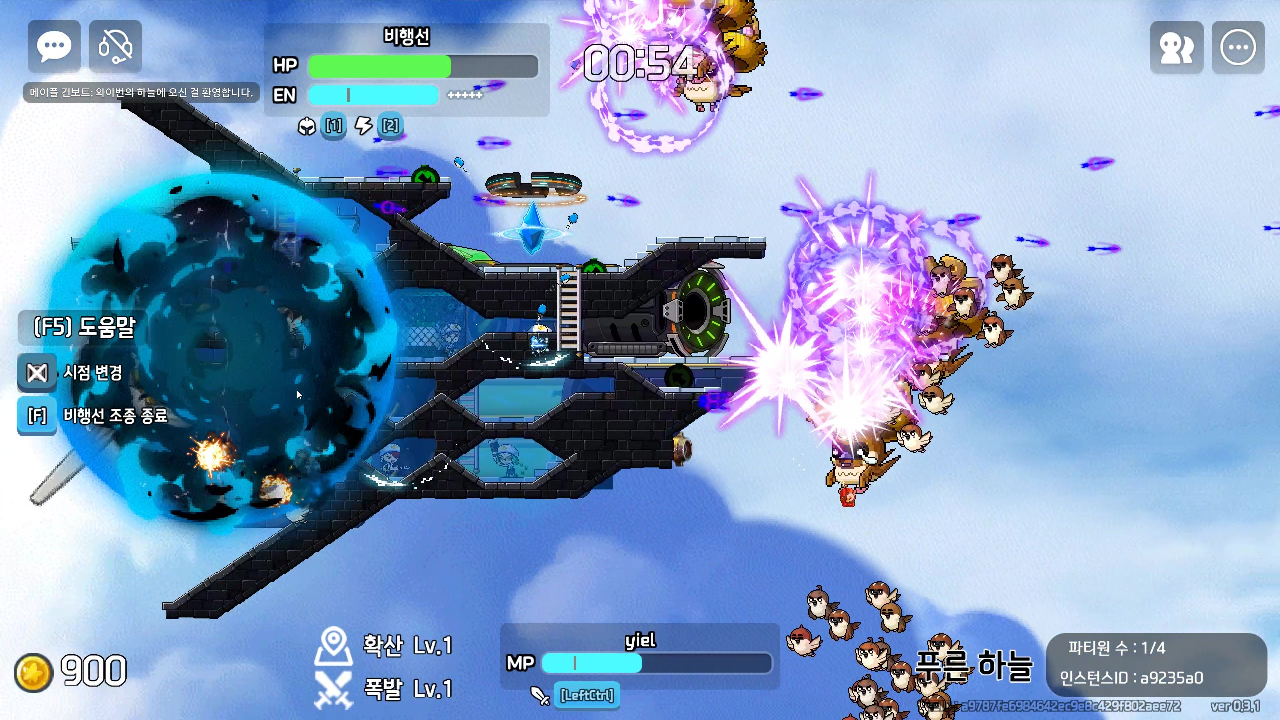The width and height of the screenshot is (1280, 720).
Task: Toggle the muted headset voice button
Action: (115, 47)
